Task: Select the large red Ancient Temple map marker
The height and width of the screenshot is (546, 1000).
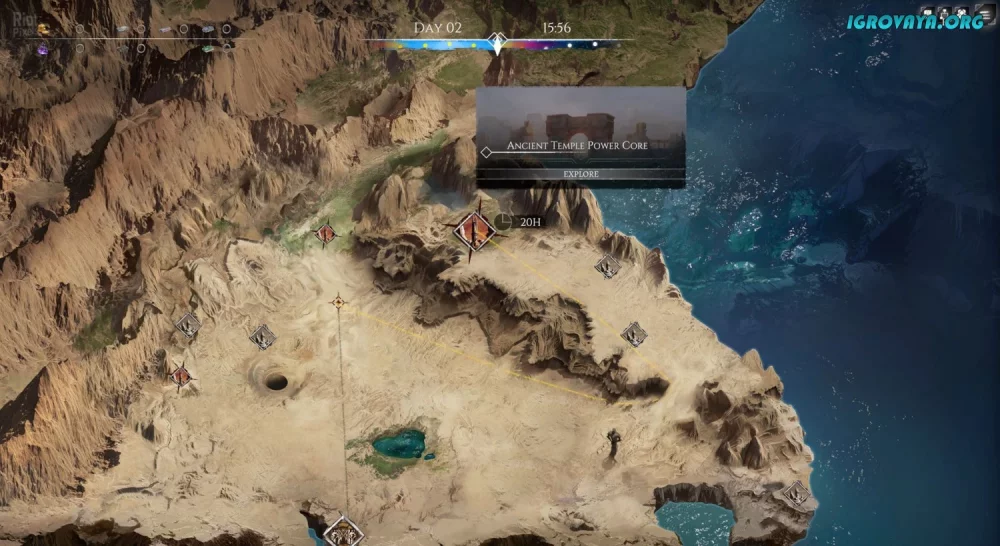Action: tap(475, 231)
